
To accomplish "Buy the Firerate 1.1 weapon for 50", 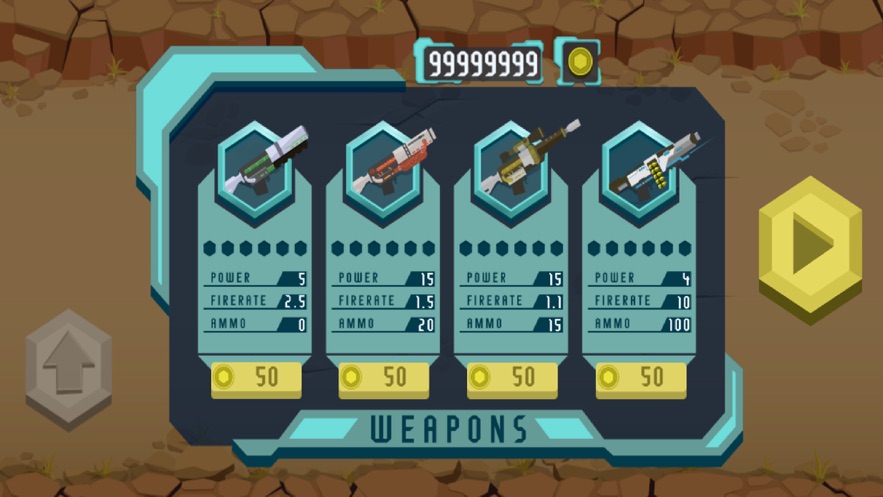I will [x=512, y=377].
